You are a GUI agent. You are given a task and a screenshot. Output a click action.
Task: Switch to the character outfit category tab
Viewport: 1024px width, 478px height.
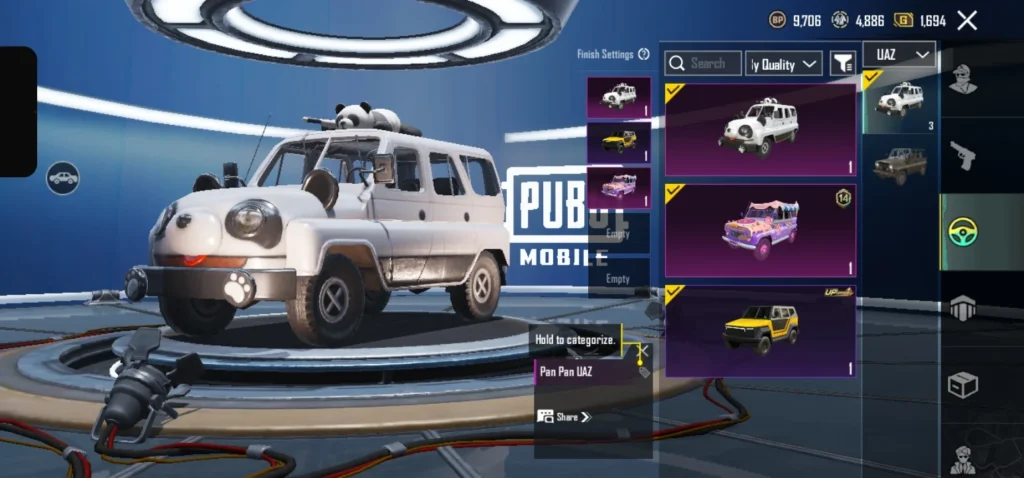click(963, 79)
